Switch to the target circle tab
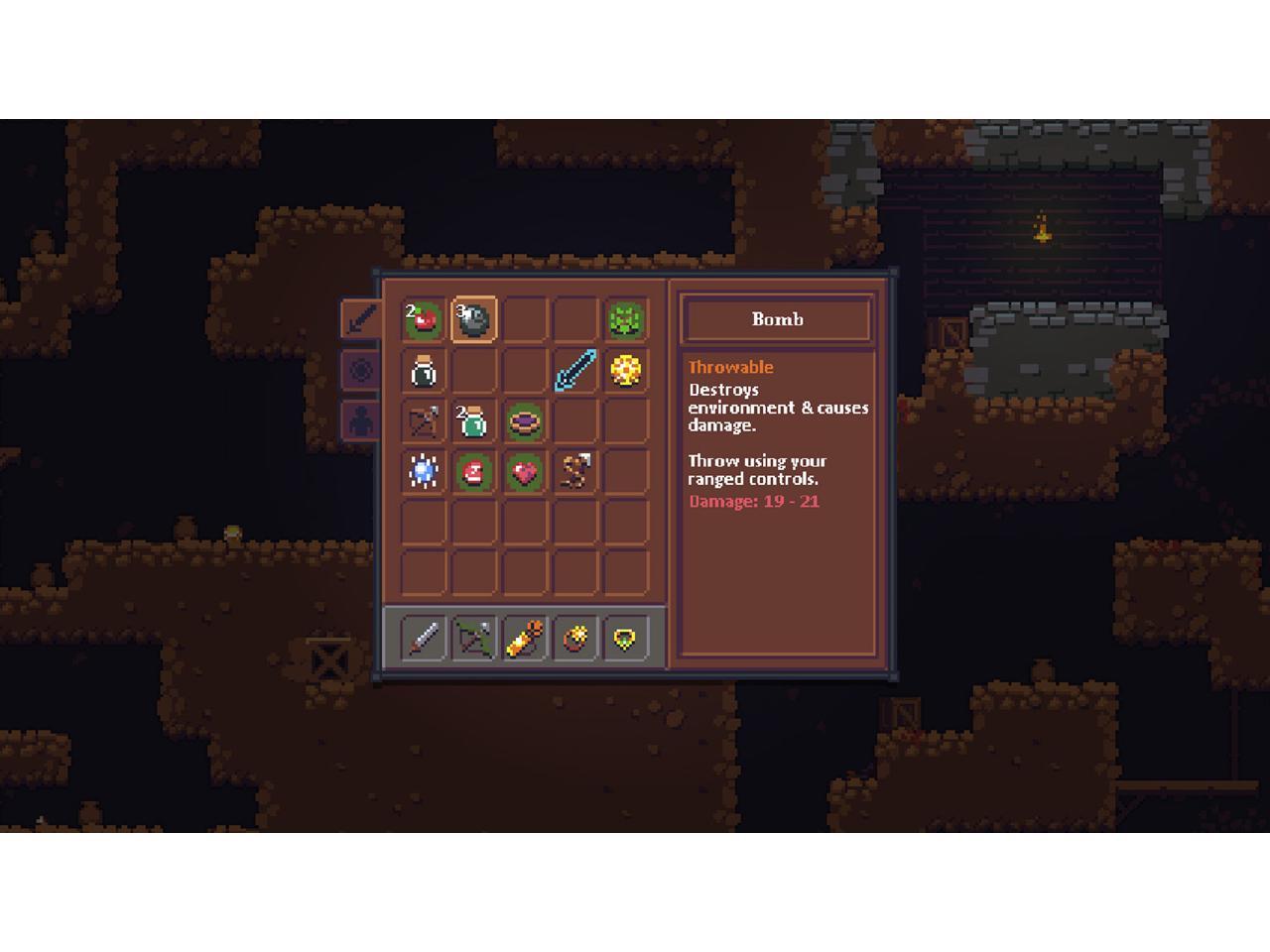Image resolution: width=1270 pixels, height=952 pixels. pos(361,370)
